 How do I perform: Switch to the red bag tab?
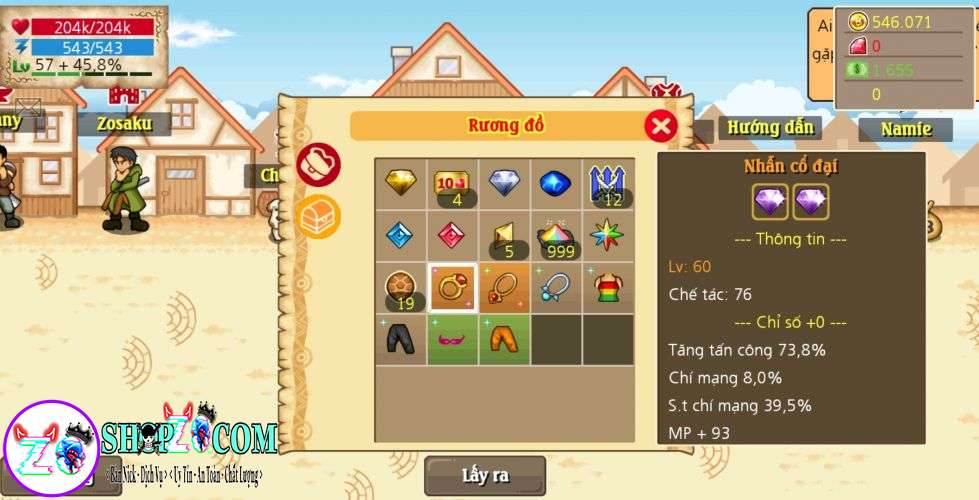pos(319,165)
